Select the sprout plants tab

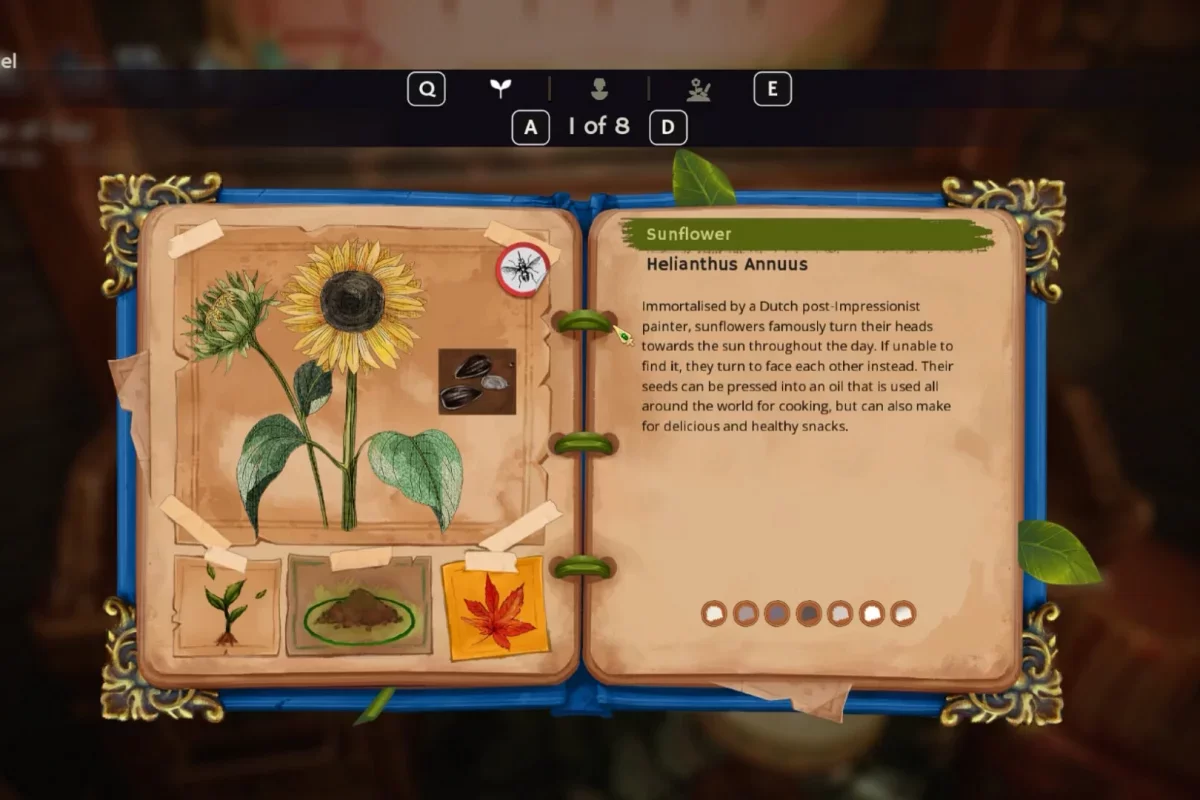click(x=500, y=89)
